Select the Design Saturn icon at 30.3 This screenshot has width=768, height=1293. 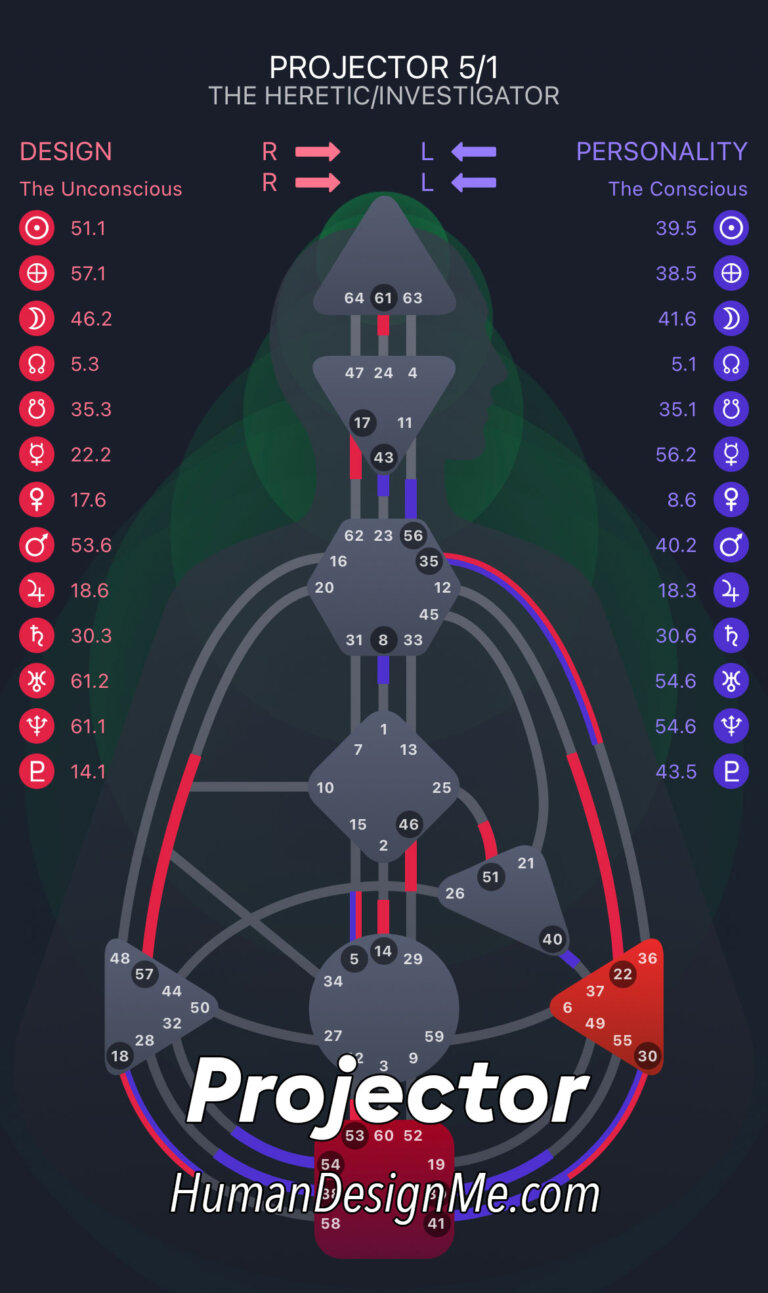tap(36, 635)
